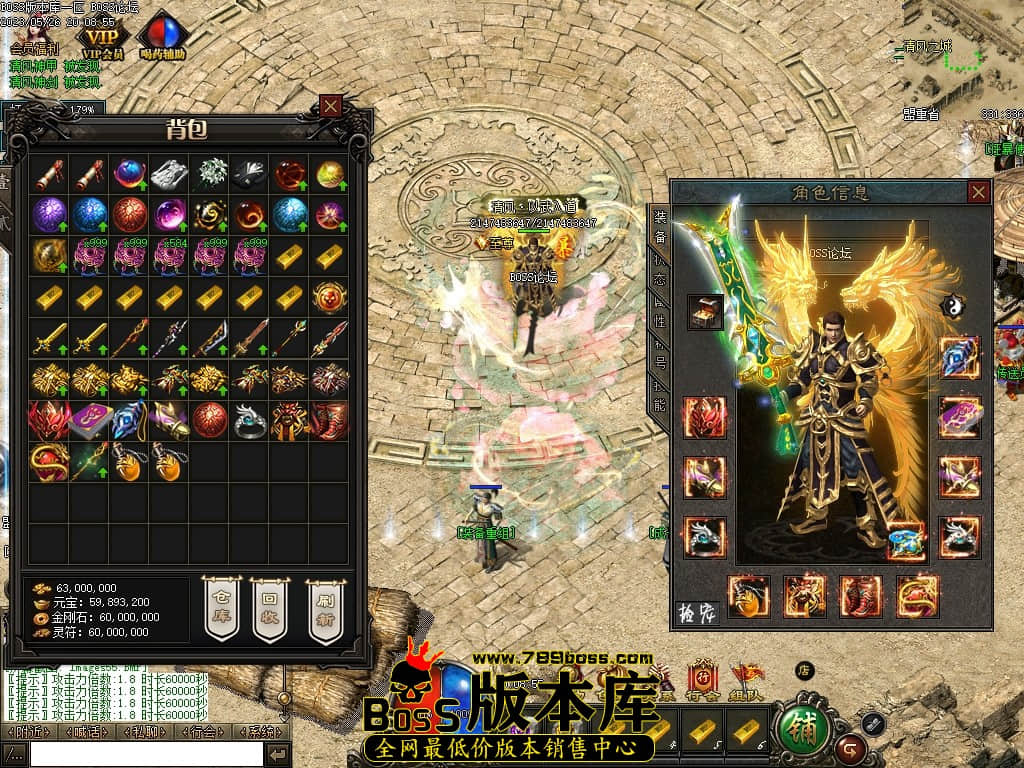Open the green 铺 shop button

pos(803,729)
